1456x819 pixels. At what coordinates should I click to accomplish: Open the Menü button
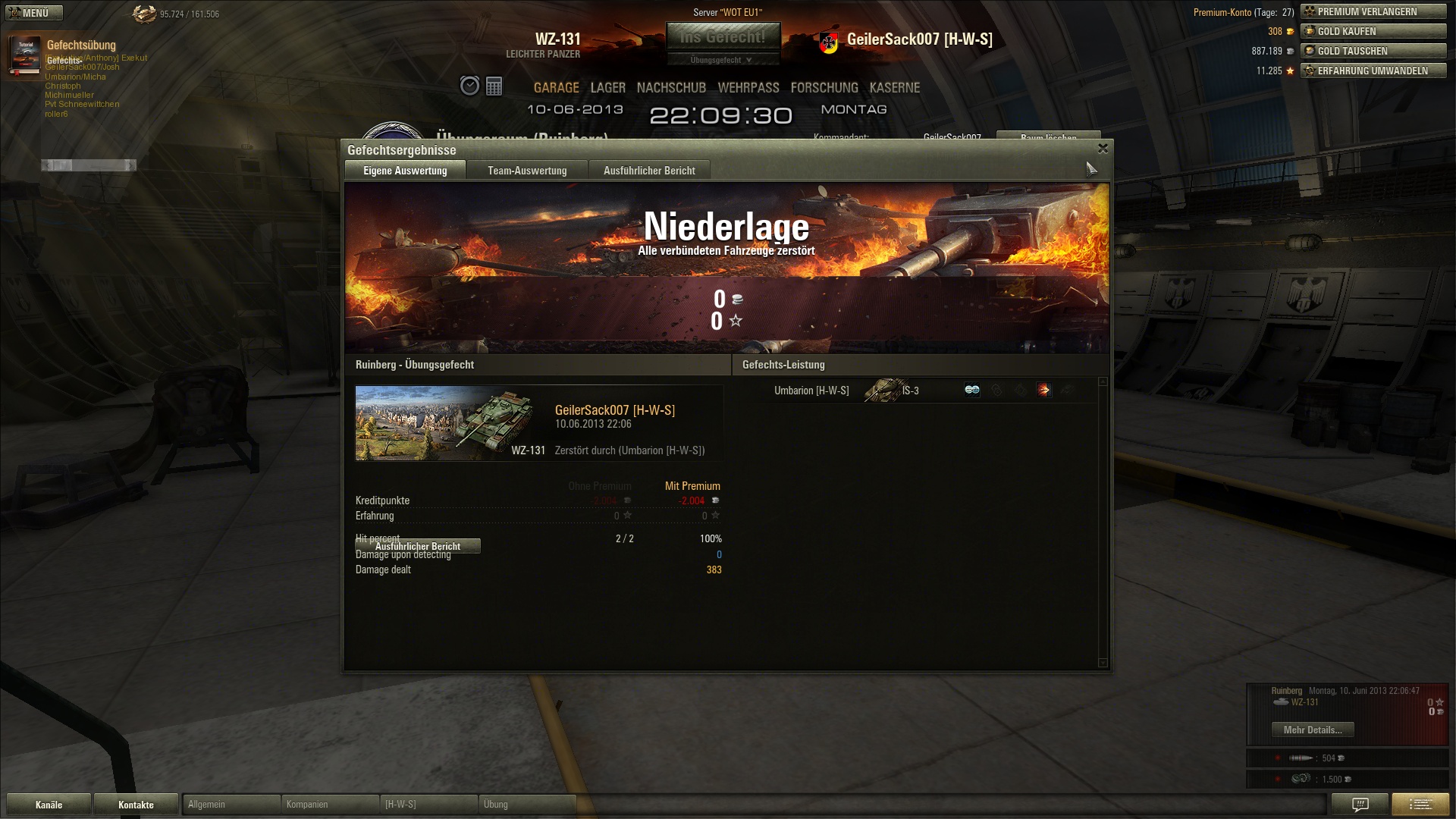(34, 13)
